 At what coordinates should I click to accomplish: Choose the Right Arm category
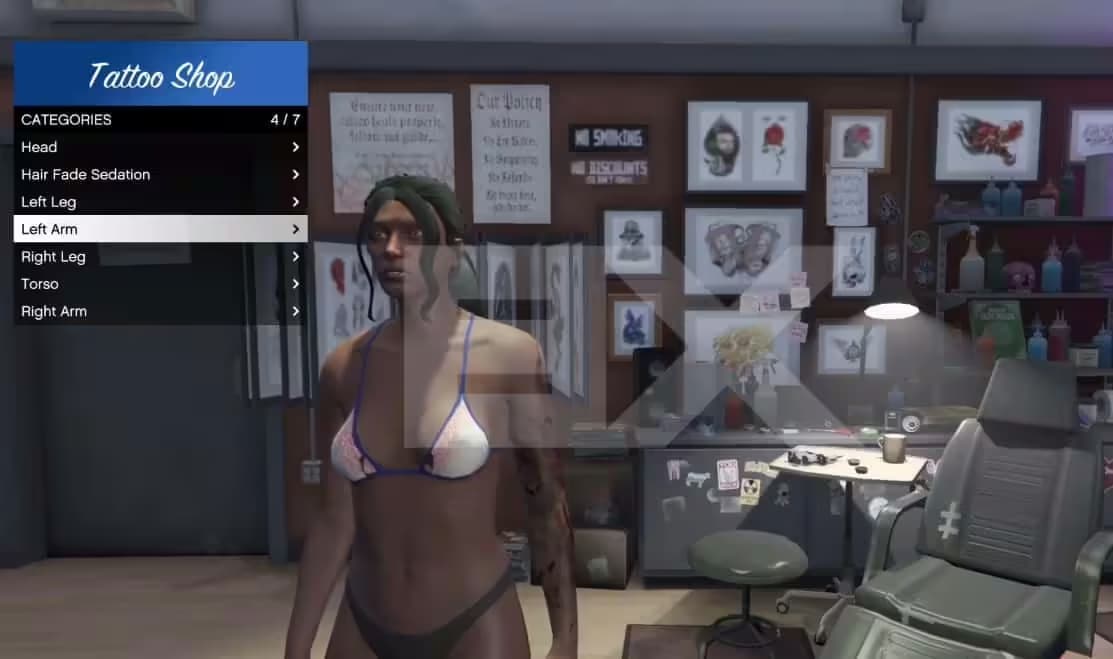(160, 311)
